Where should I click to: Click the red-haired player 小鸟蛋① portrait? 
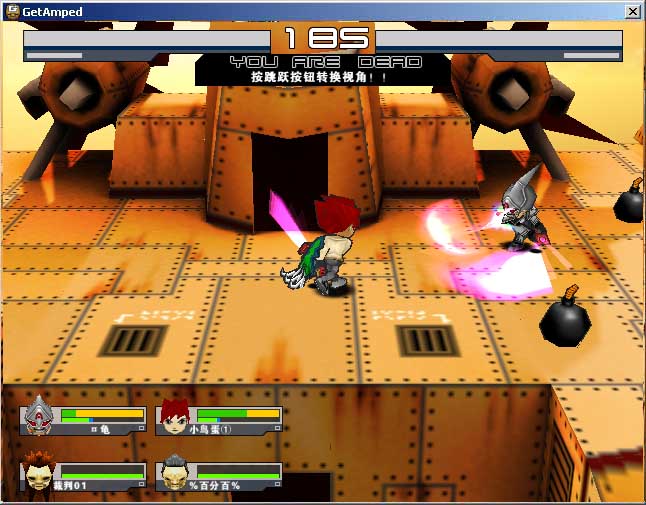(174, 417)
